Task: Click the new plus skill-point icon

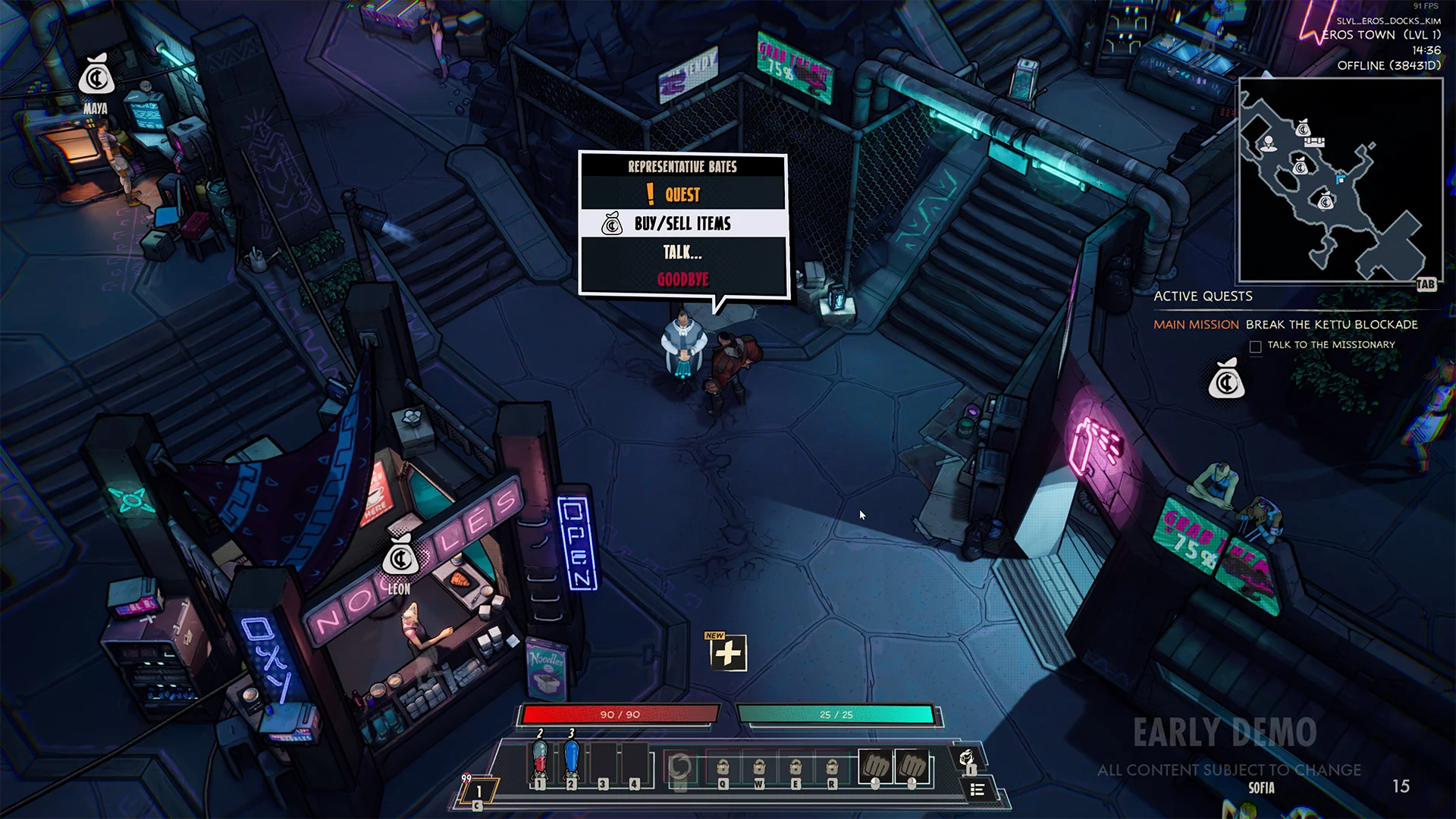Action: pos(728,653)
